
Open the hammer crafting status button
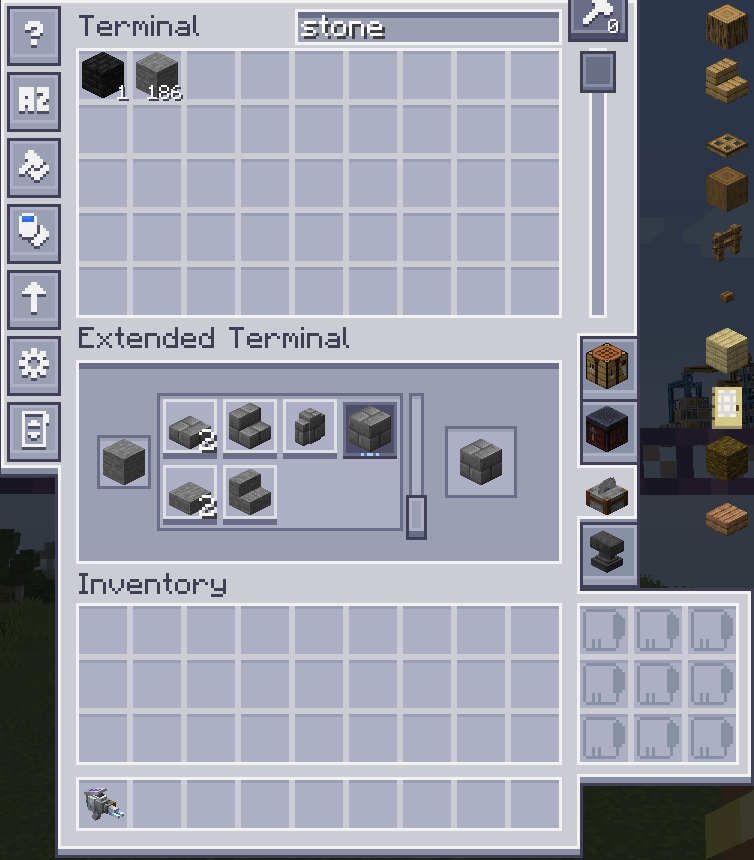click(598, 17)
